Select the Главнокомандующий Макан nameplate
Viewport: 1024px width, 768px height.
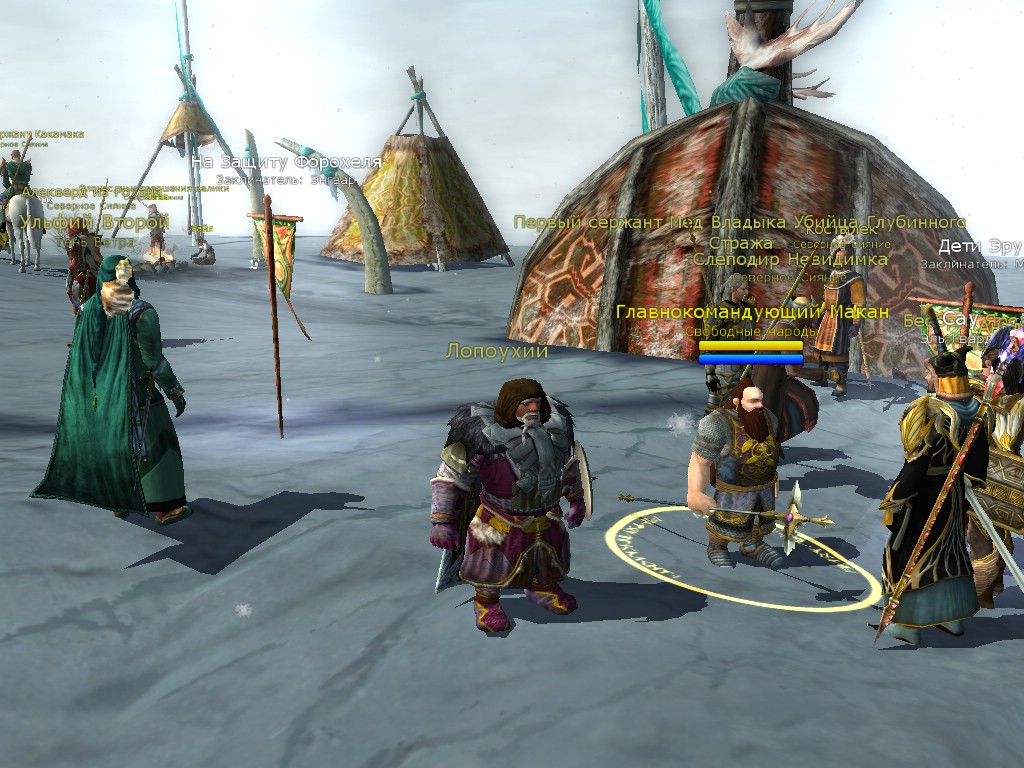pos(752,313)
